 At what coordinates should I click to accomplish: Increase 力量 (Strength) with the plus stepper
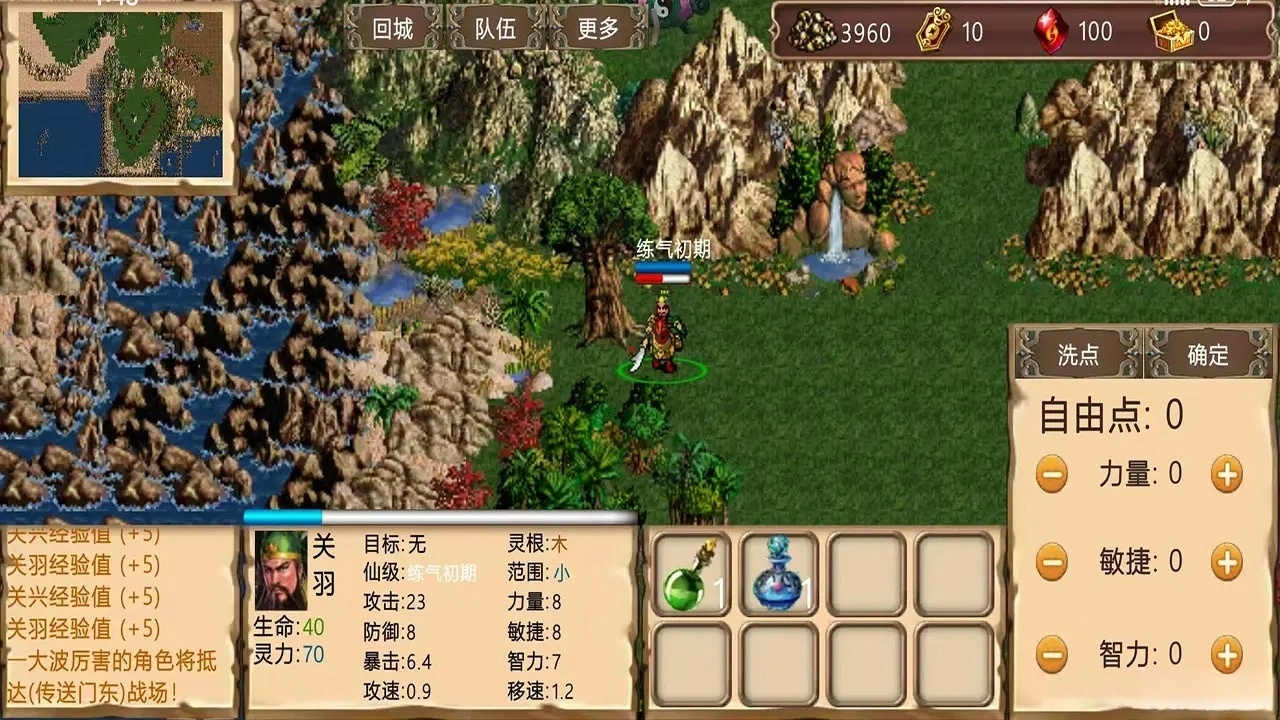tap(1228, 472)
